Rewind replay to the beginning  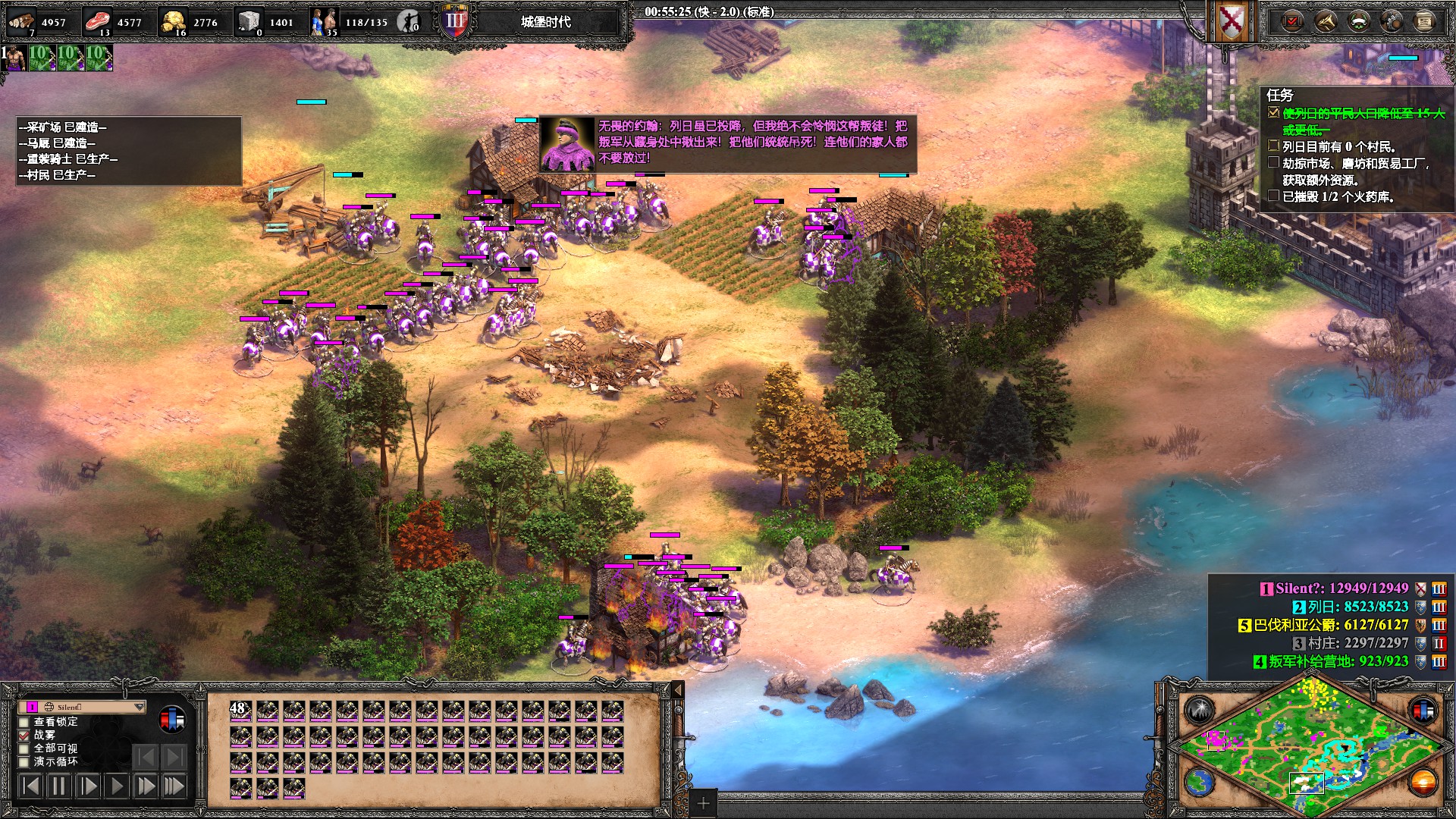click(30, 786)
